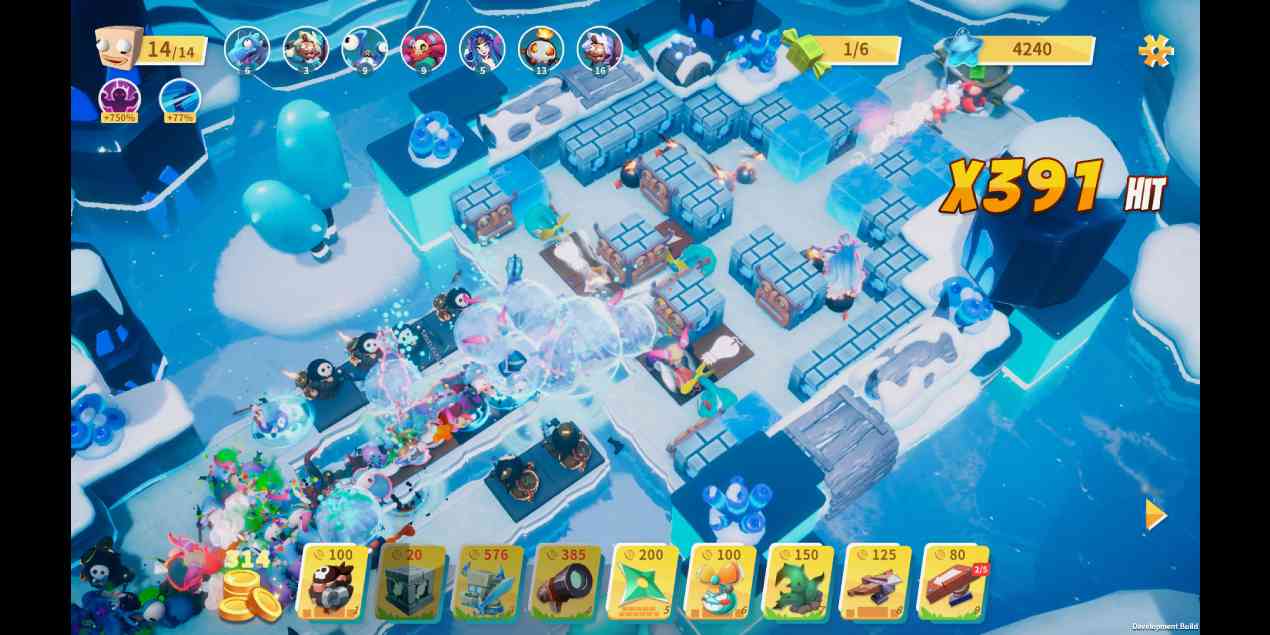Select the blue frog enemy portrait

tap(246, 47)
